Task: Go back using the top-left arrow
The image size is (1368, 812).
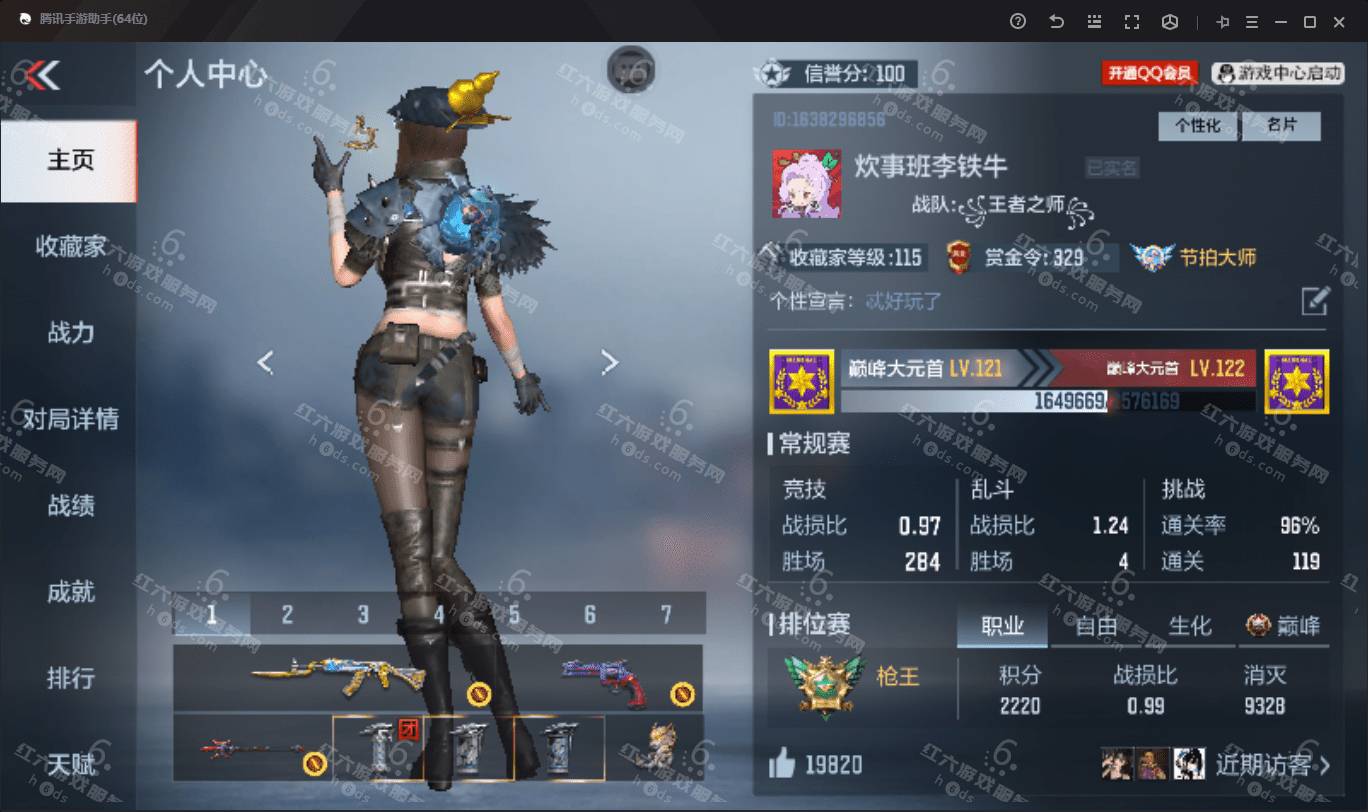Action: coord(43,74)
